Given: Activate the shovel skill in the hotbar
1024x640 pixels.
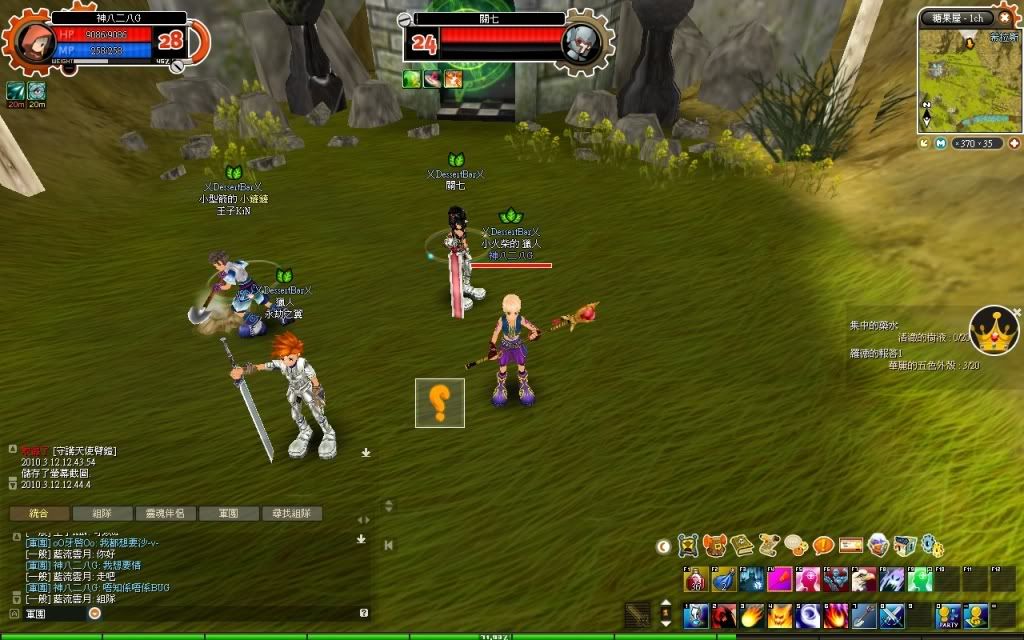Looking at the screenshot, I should click(x=864, y=614).
